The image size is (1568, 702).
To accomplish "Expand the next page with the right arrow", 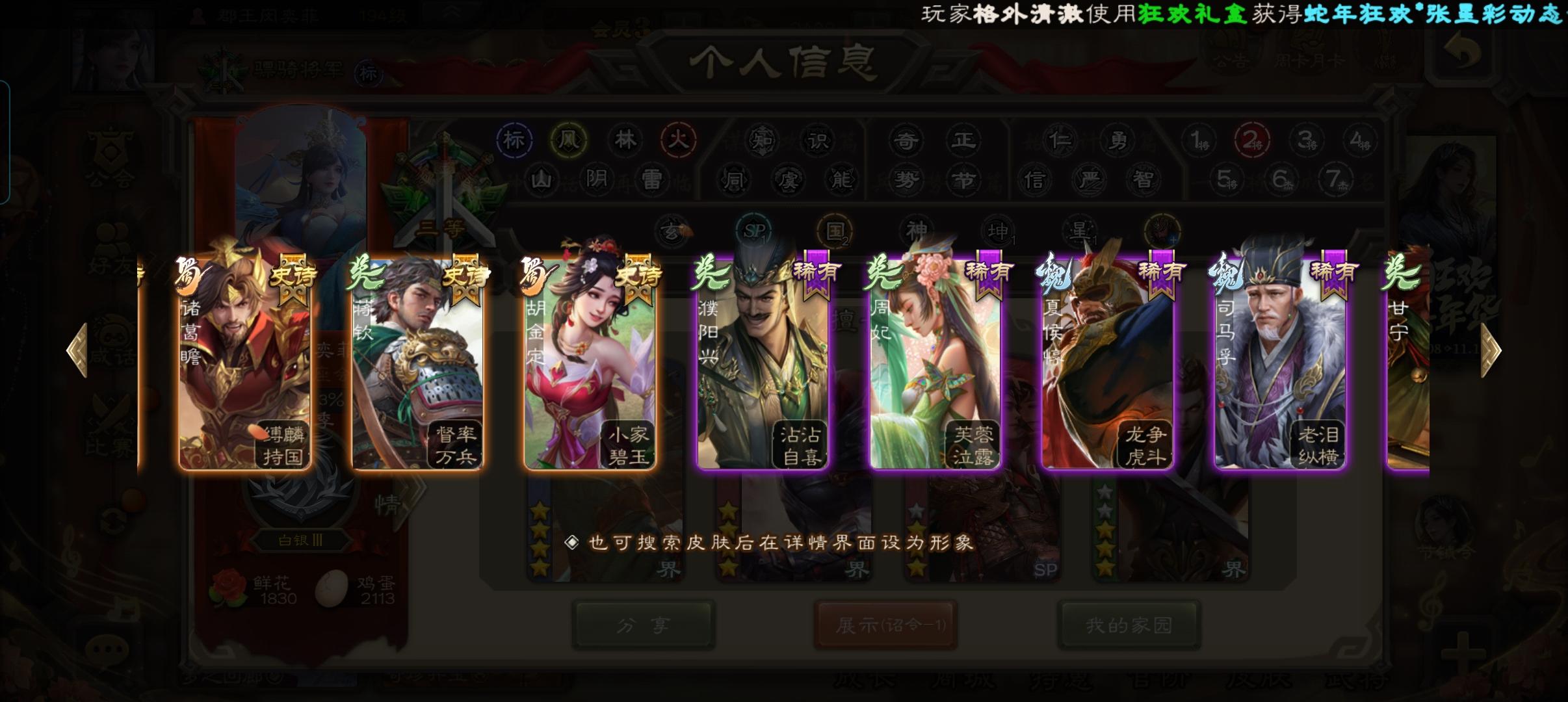I will (1490, 350).
